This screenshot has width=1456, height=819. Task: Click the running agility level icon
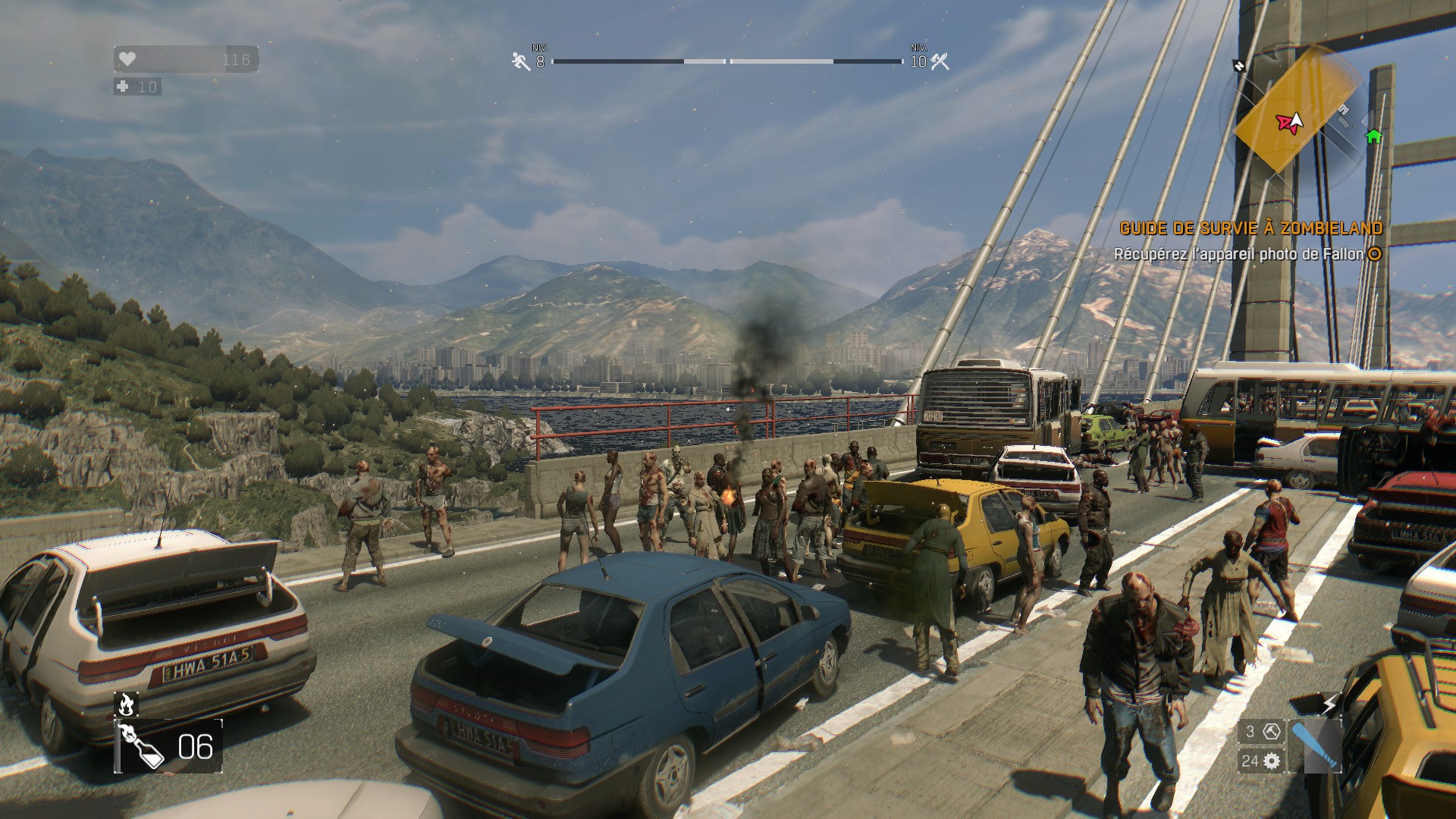(x=521, y=61)
